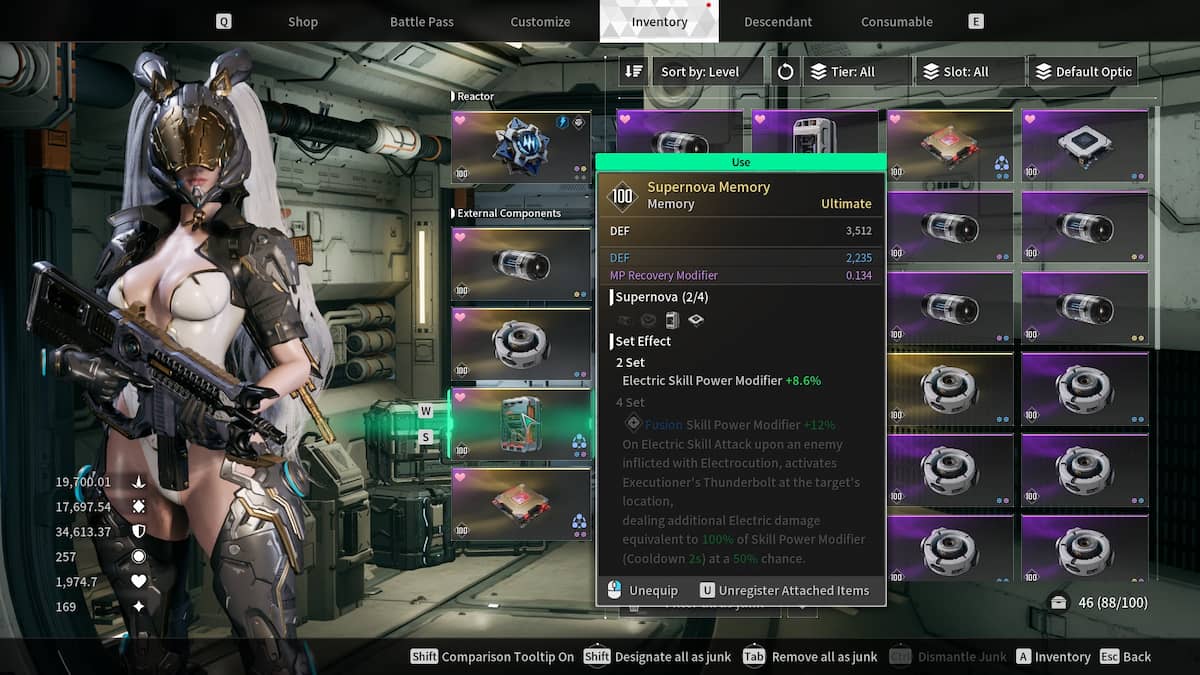Open the Battle Pass tab
This screenshot has width=1200, height=675.
pyautogui.click(x=421, y=22)
